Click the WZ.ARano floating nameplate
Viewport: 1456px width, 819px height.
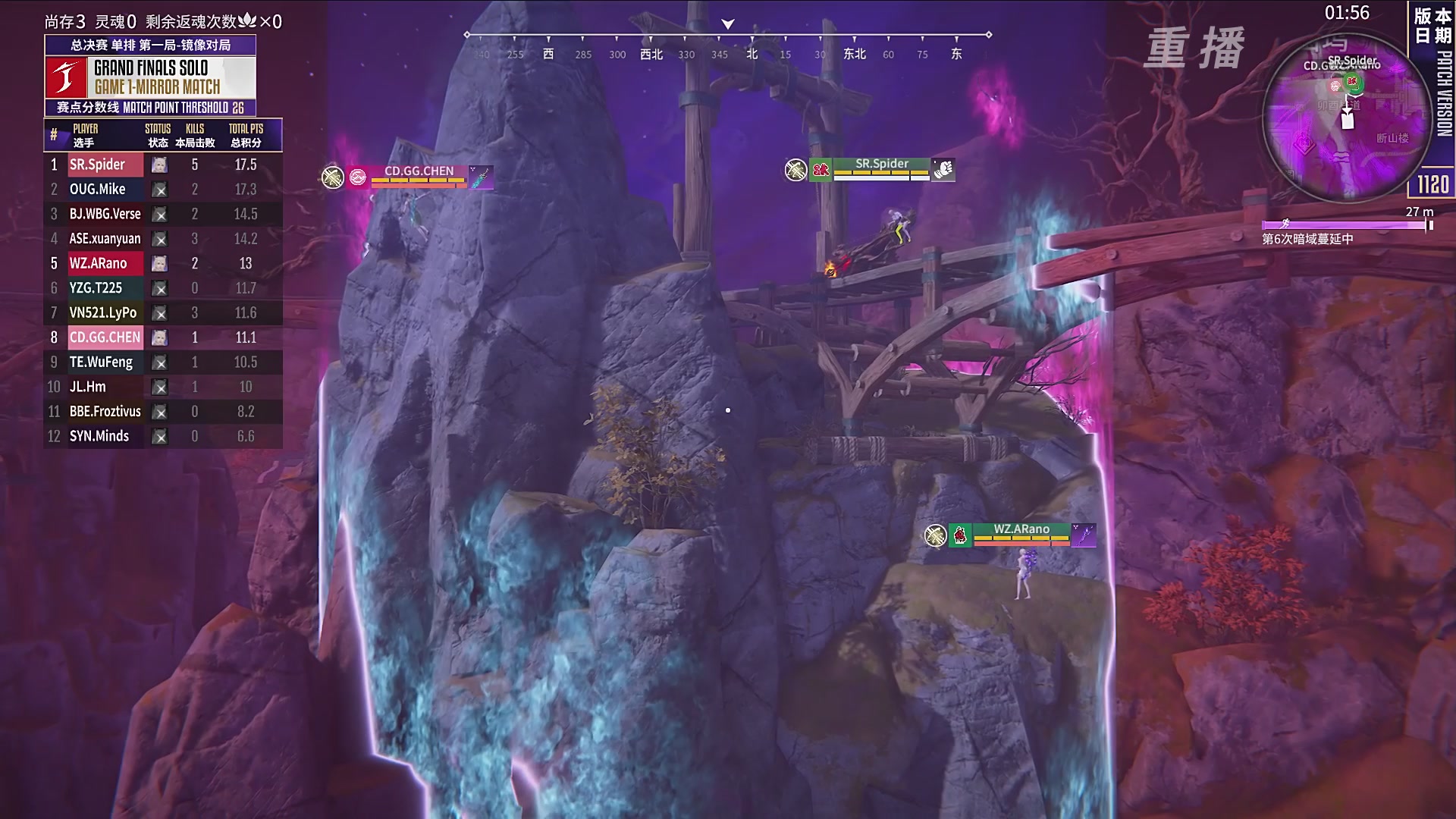(x=1021, y=529)
